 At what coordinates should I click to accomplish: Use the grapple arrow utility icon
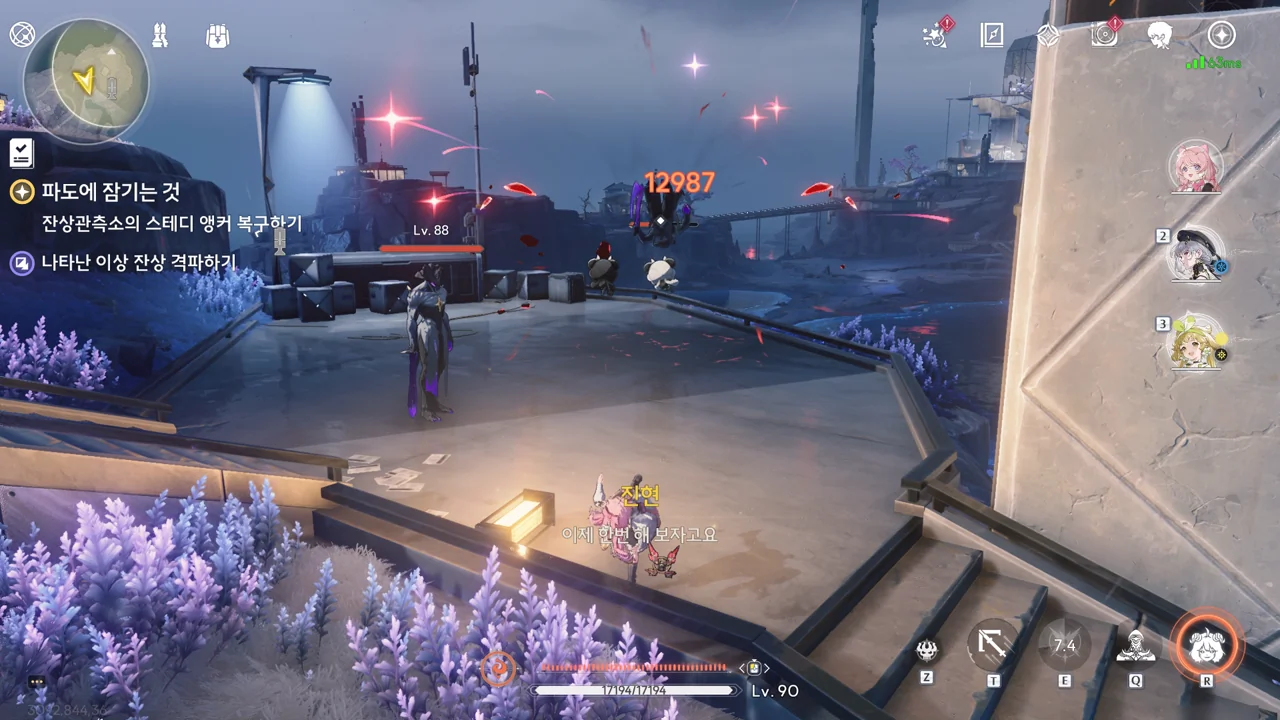tap(993, 647)
